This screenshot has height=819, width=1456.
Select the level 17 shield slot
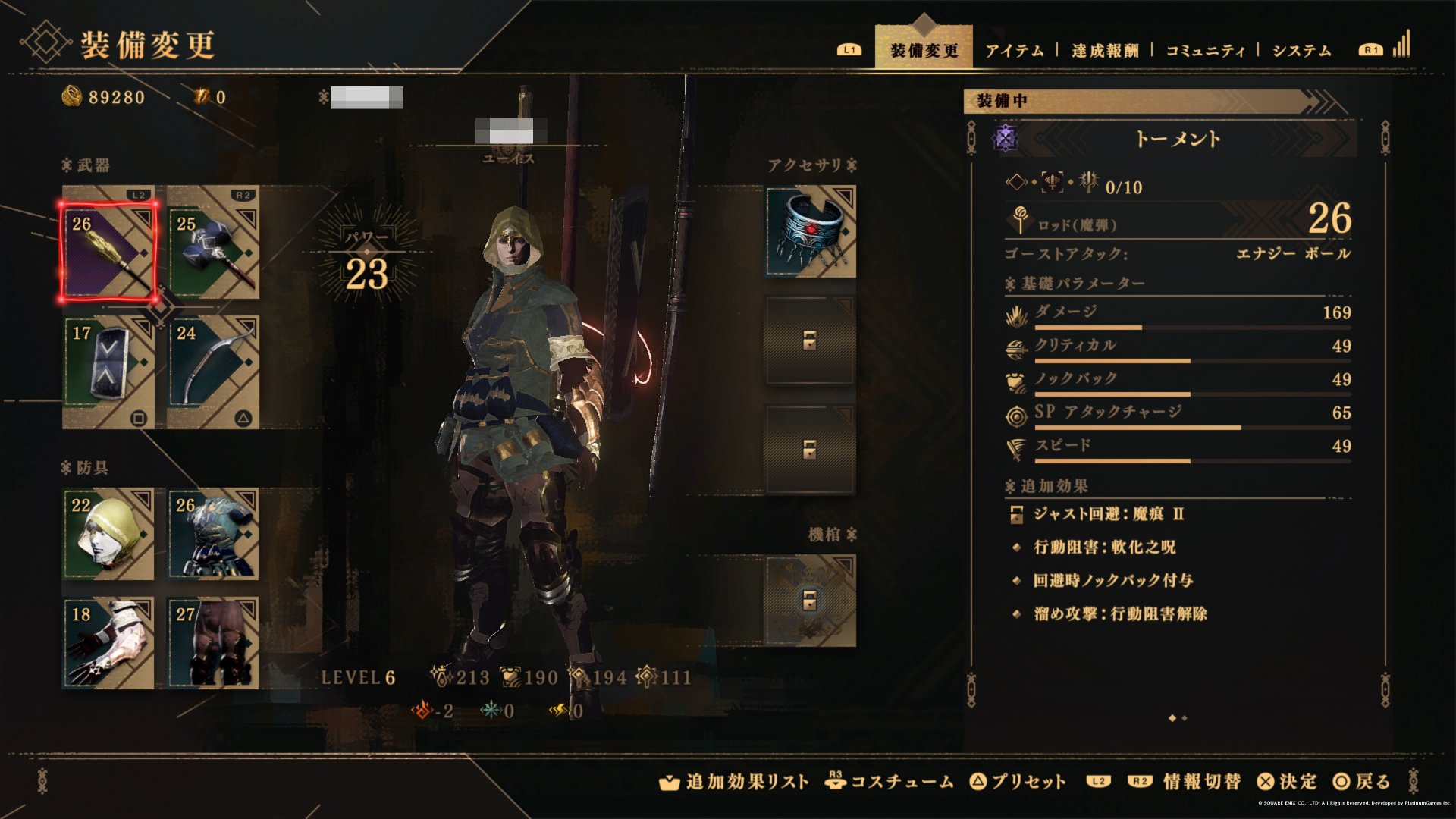click(108, 372)
